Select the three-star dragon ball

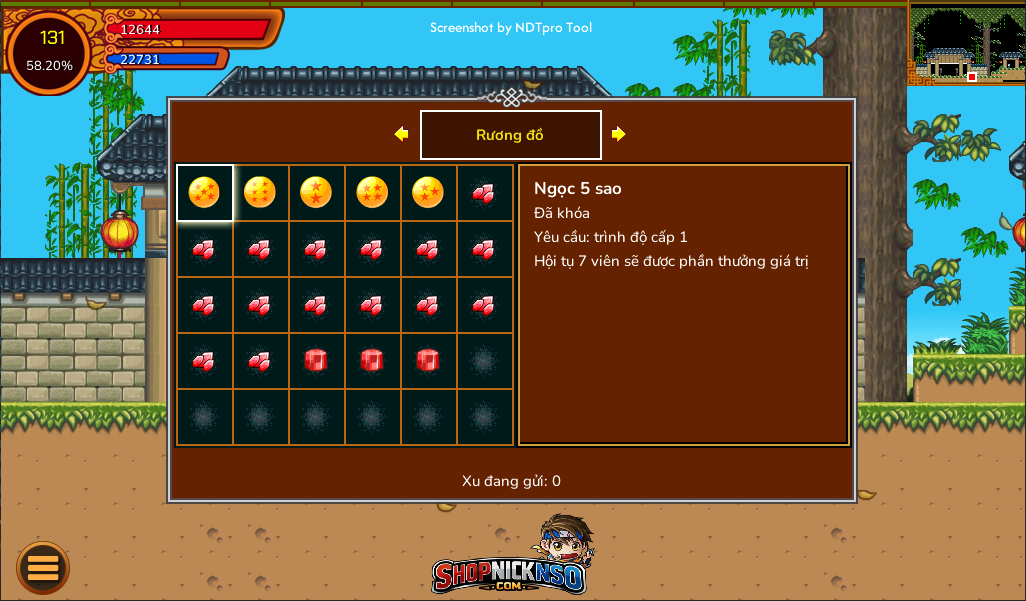pyautogui.click(x=428, y=192)
